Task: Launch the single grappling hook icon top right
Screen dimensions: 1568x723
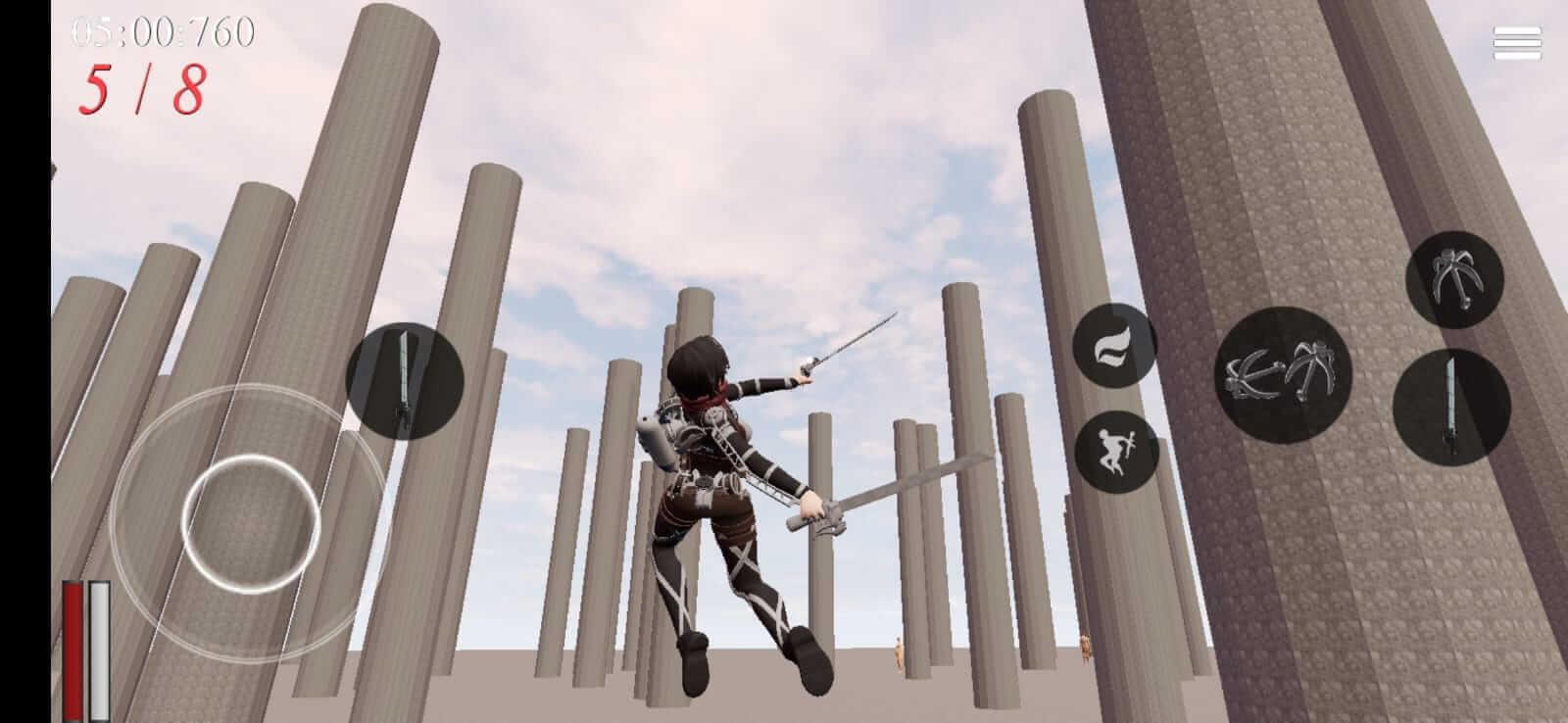Action: click(1454, 277)
